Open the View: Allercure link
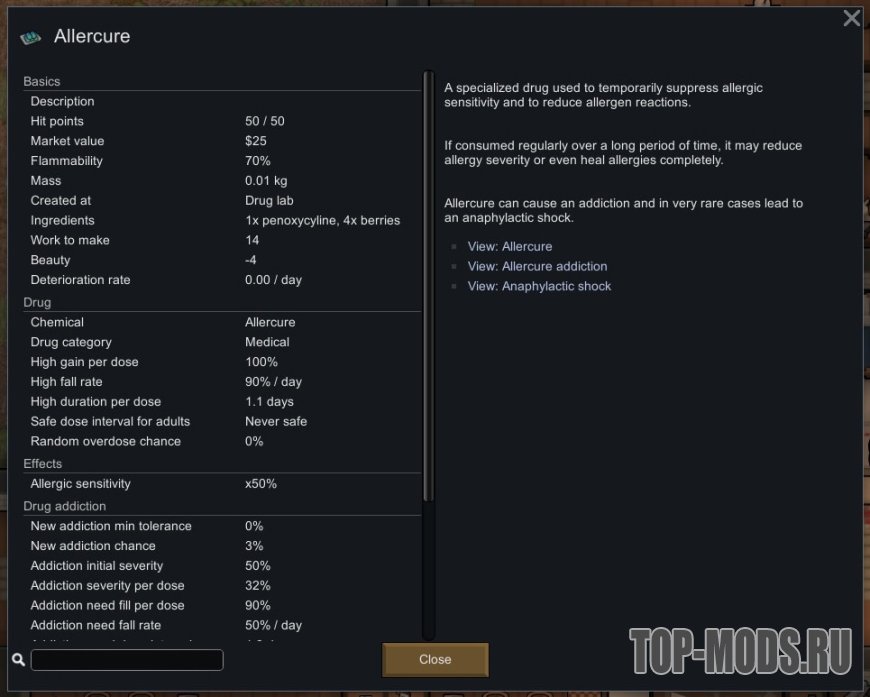Viewport: 870px width, 697px height. tap(509, 246)
